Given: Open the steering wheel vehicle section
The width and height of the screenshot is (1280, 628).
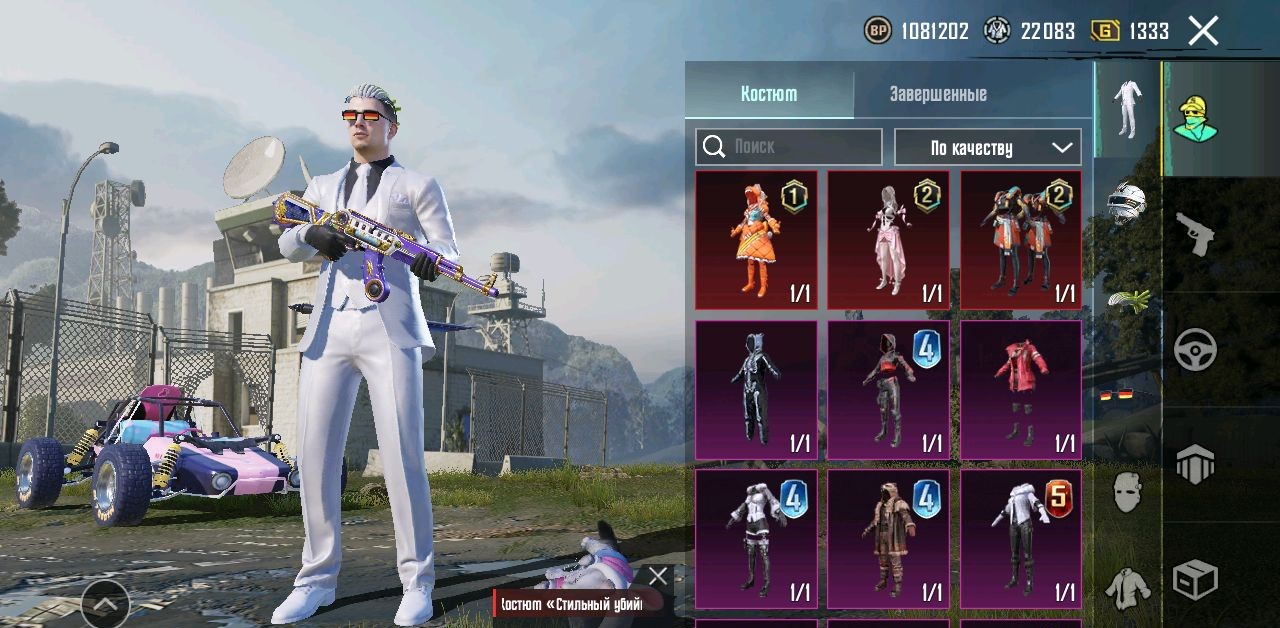Looking at the screenshot, I should tap(1195, 349).
